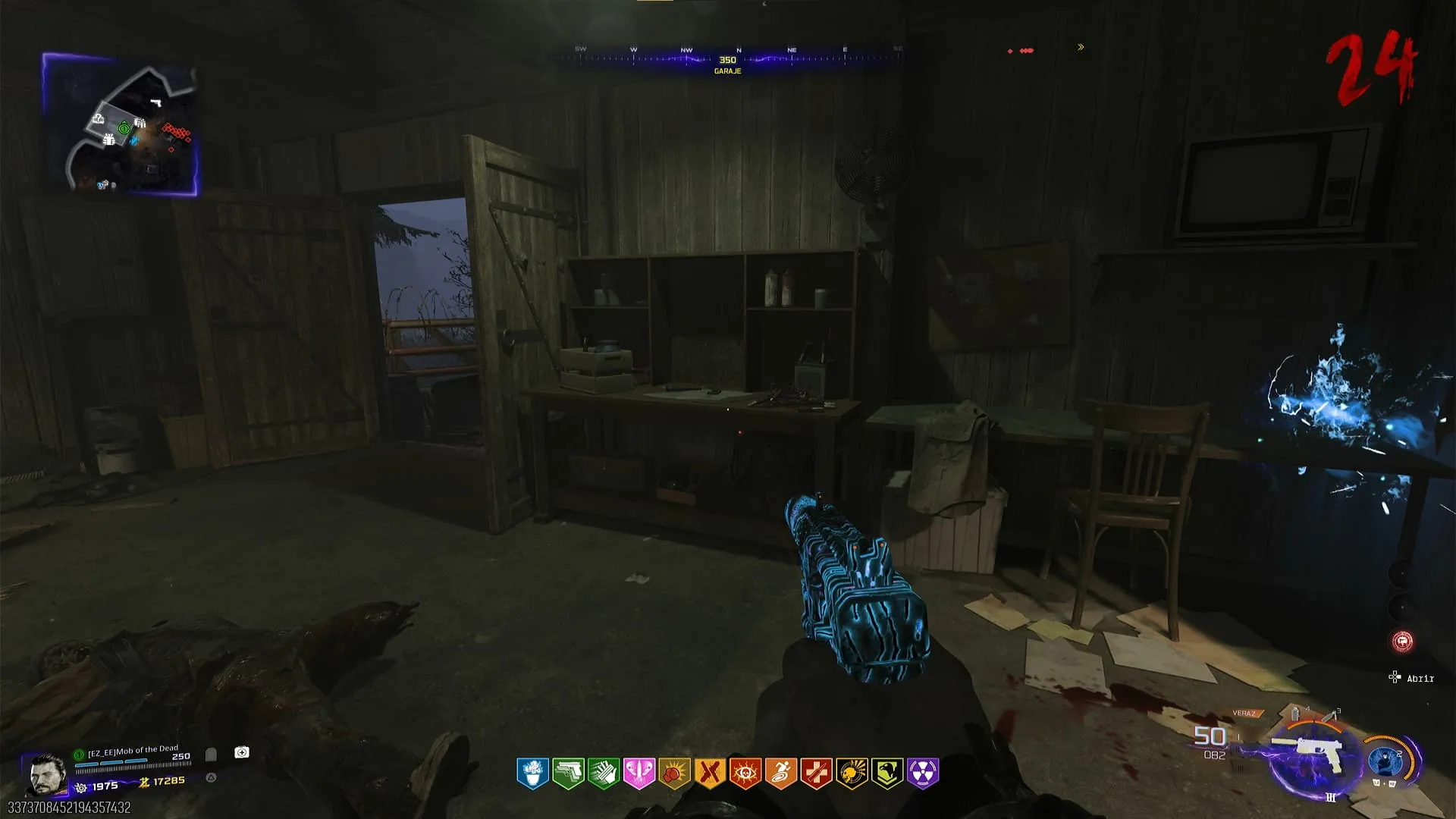Screen dimensions: 1456x819
Task: Select the green sliding hand perk icon
Action: (x=604, y=773)
